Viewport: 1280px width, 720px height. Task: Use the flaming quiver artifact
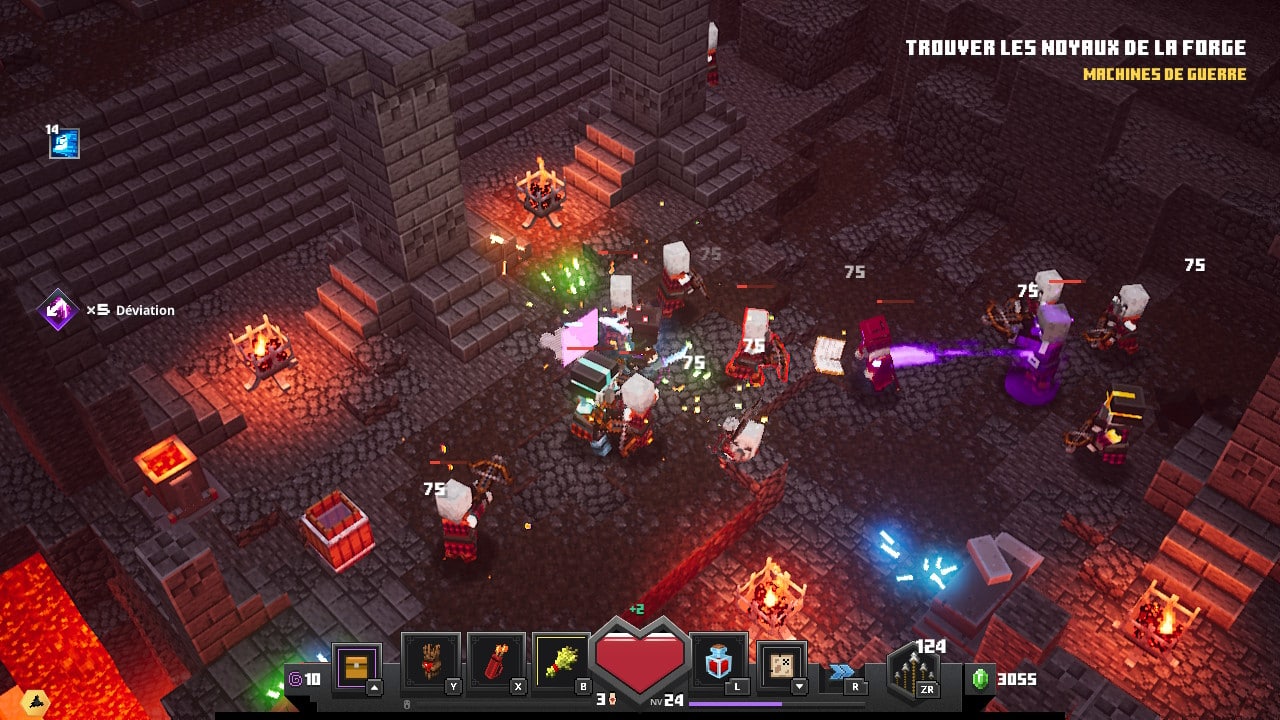coord(496,662)
